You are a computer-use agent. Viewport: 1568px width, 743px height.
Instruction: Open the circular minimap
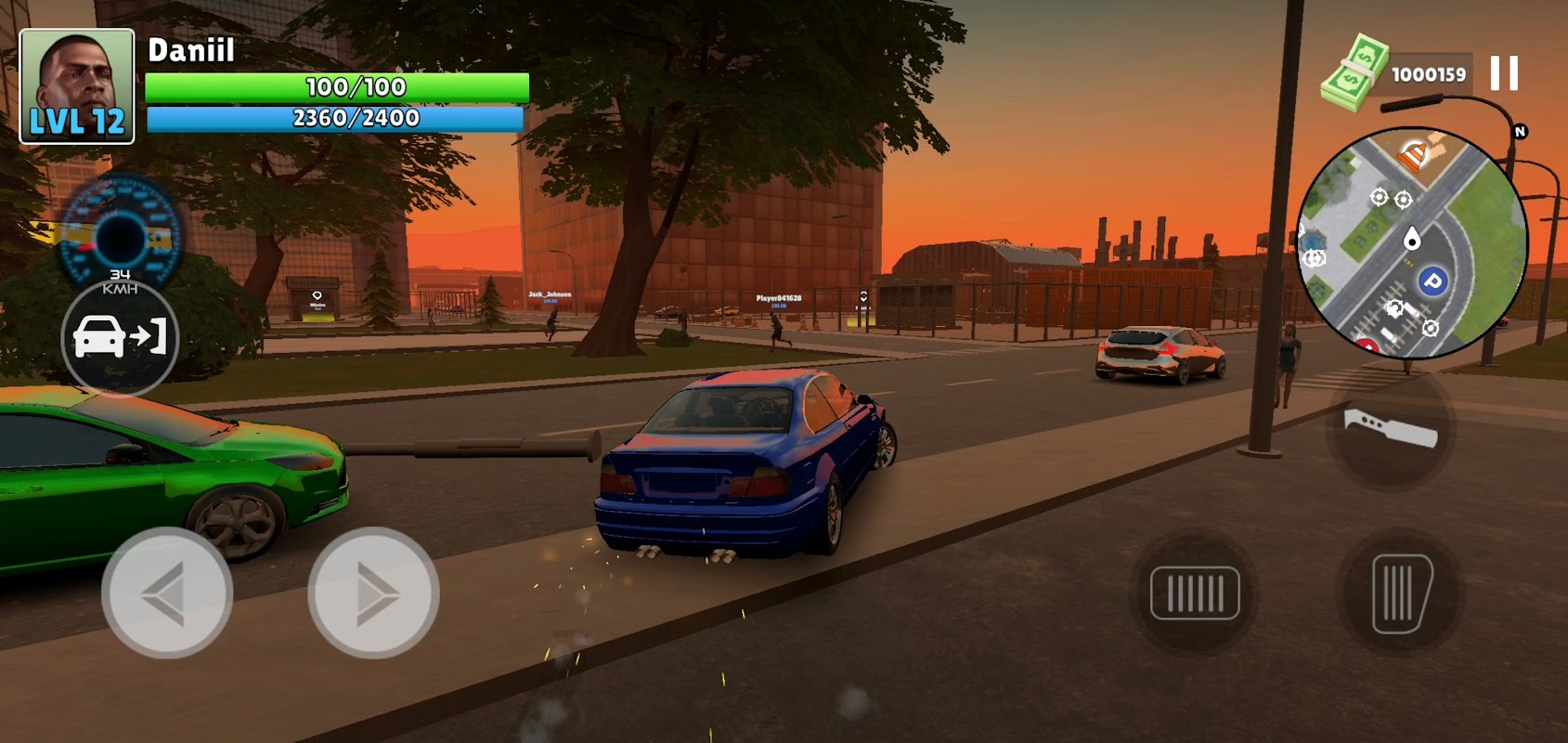1411,243
